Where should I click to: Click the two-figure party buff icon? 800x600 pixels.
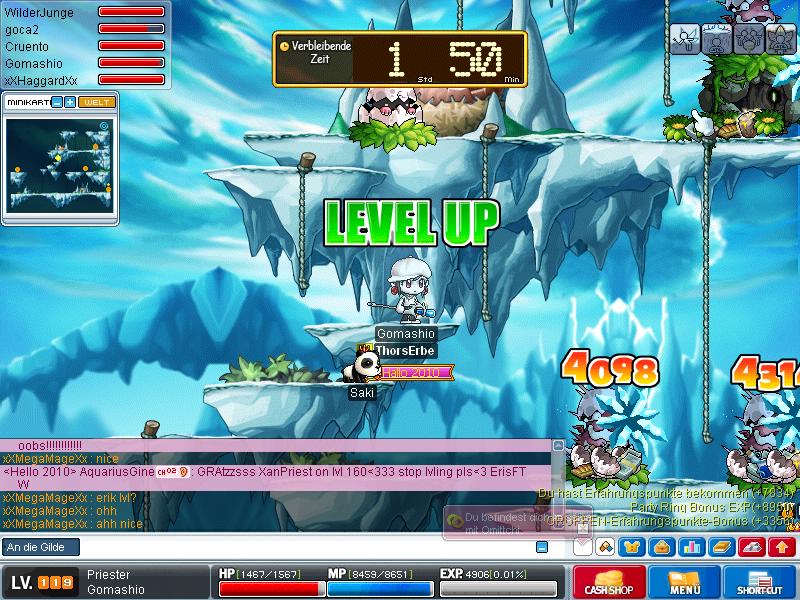(x=747, y=39)
